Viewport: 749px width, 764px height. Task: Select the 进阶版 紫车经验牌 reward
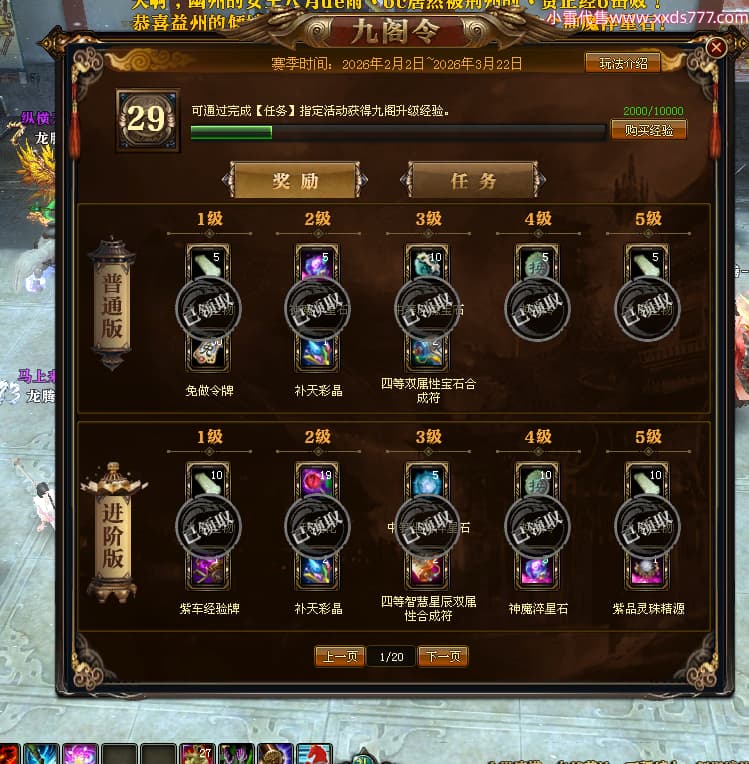(x=208, y=526)
